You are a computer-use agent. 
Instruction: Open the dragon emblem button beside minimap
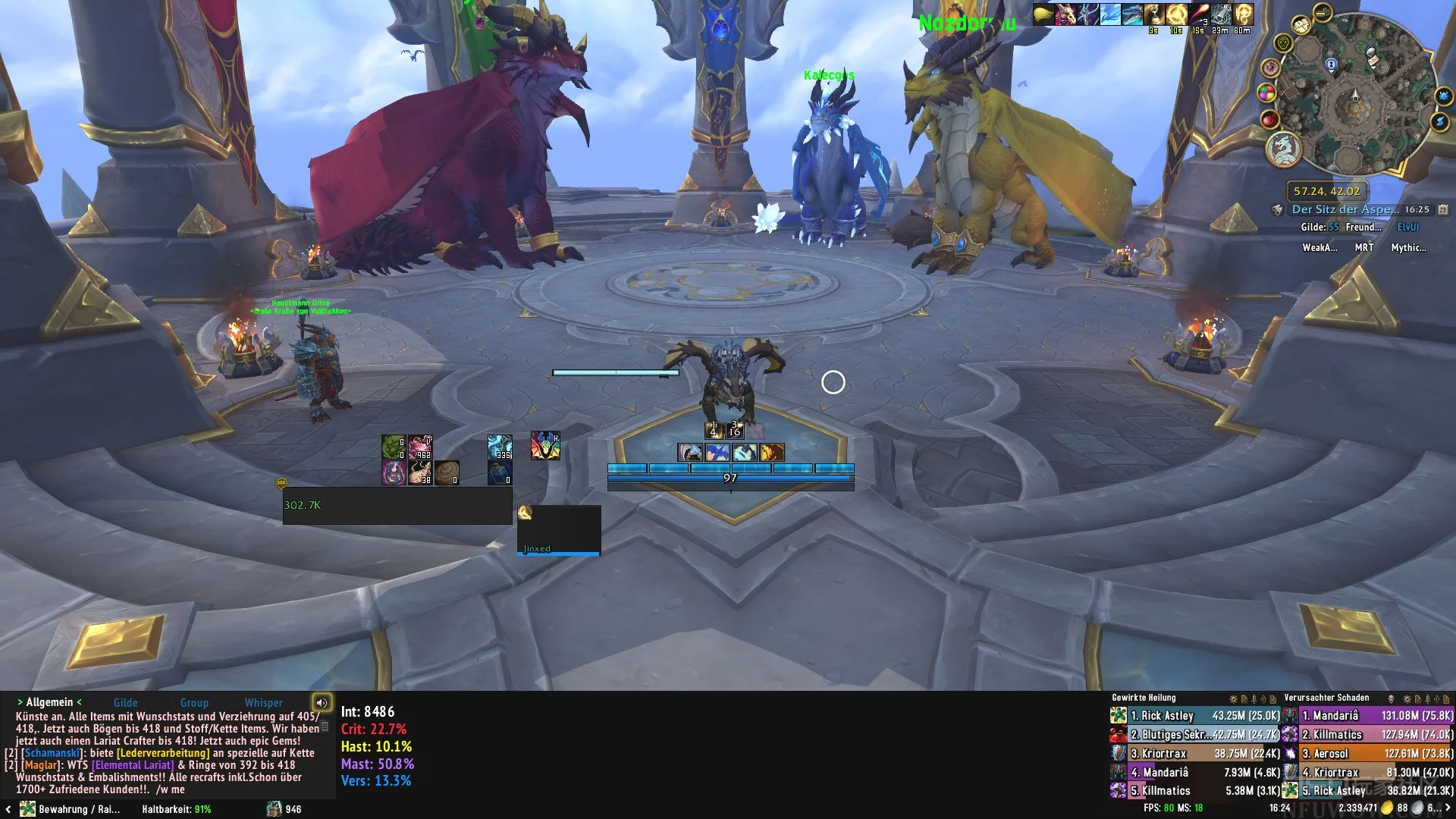[x=1283, y=149]
